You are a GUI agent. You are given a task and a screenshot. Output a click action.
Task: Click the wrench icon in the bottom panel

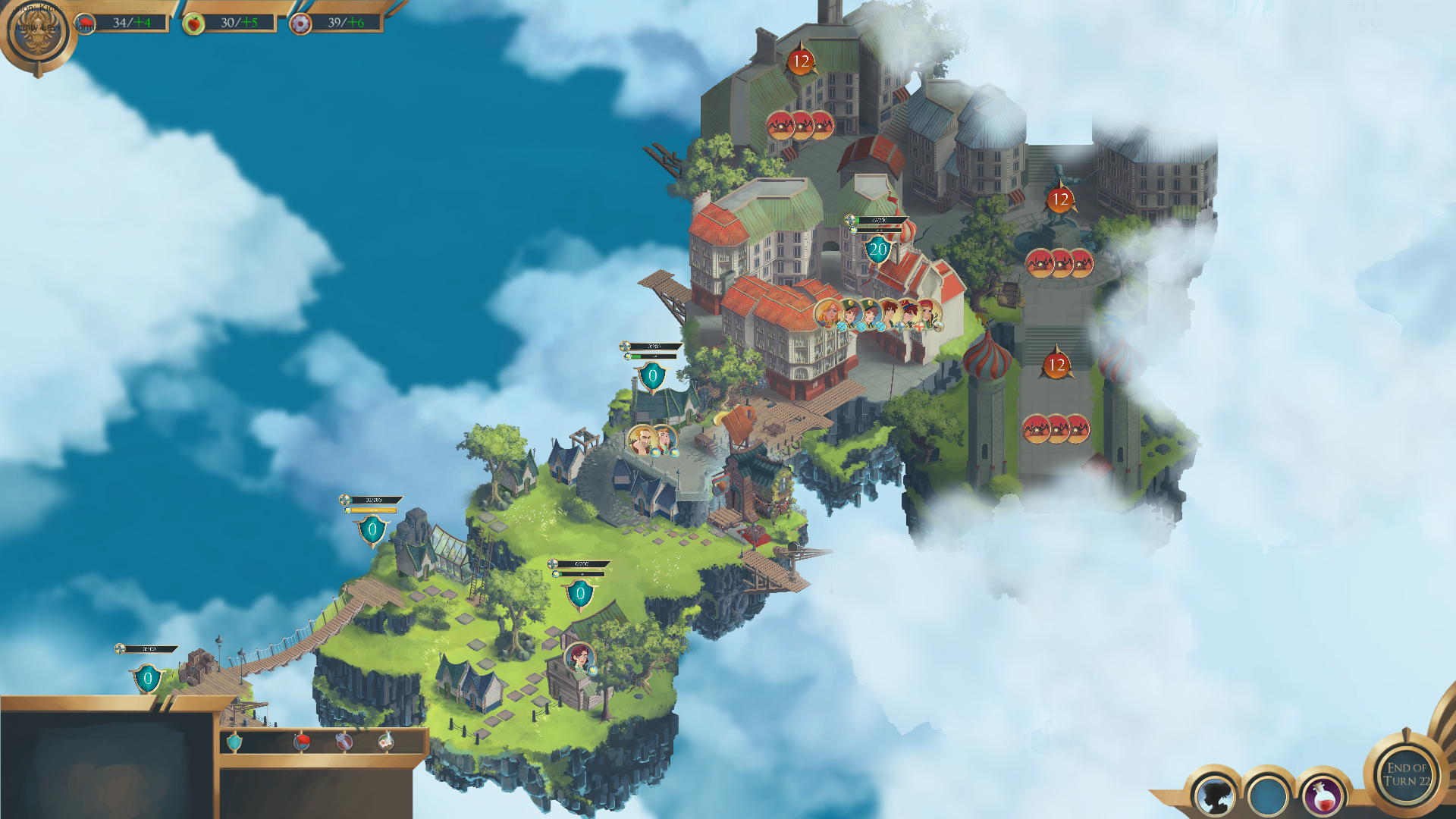(344, 742)
